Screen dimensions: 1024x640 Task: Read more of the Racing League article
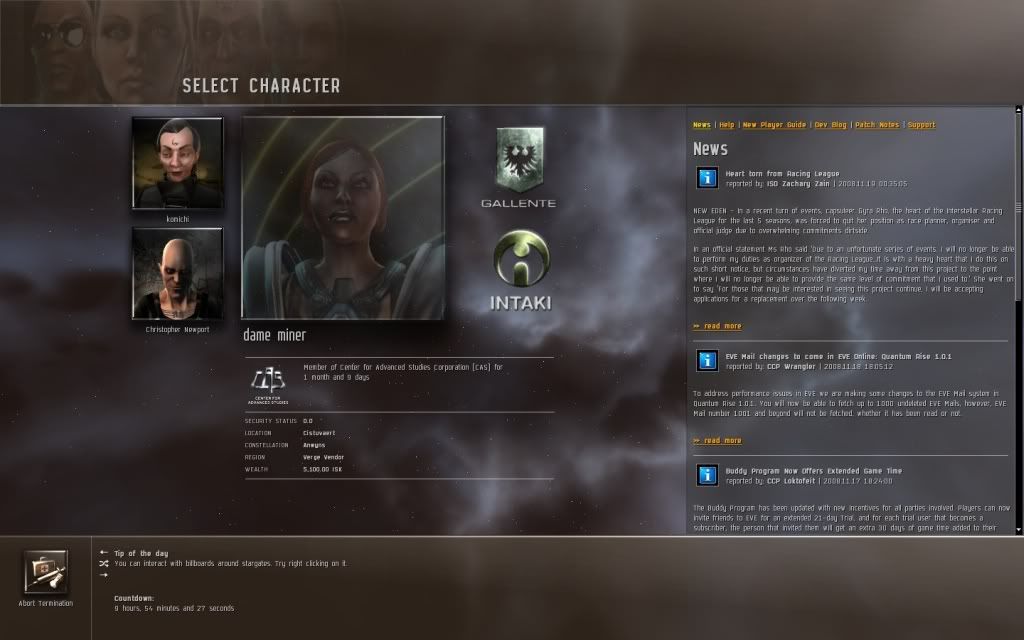pos(718,326)
